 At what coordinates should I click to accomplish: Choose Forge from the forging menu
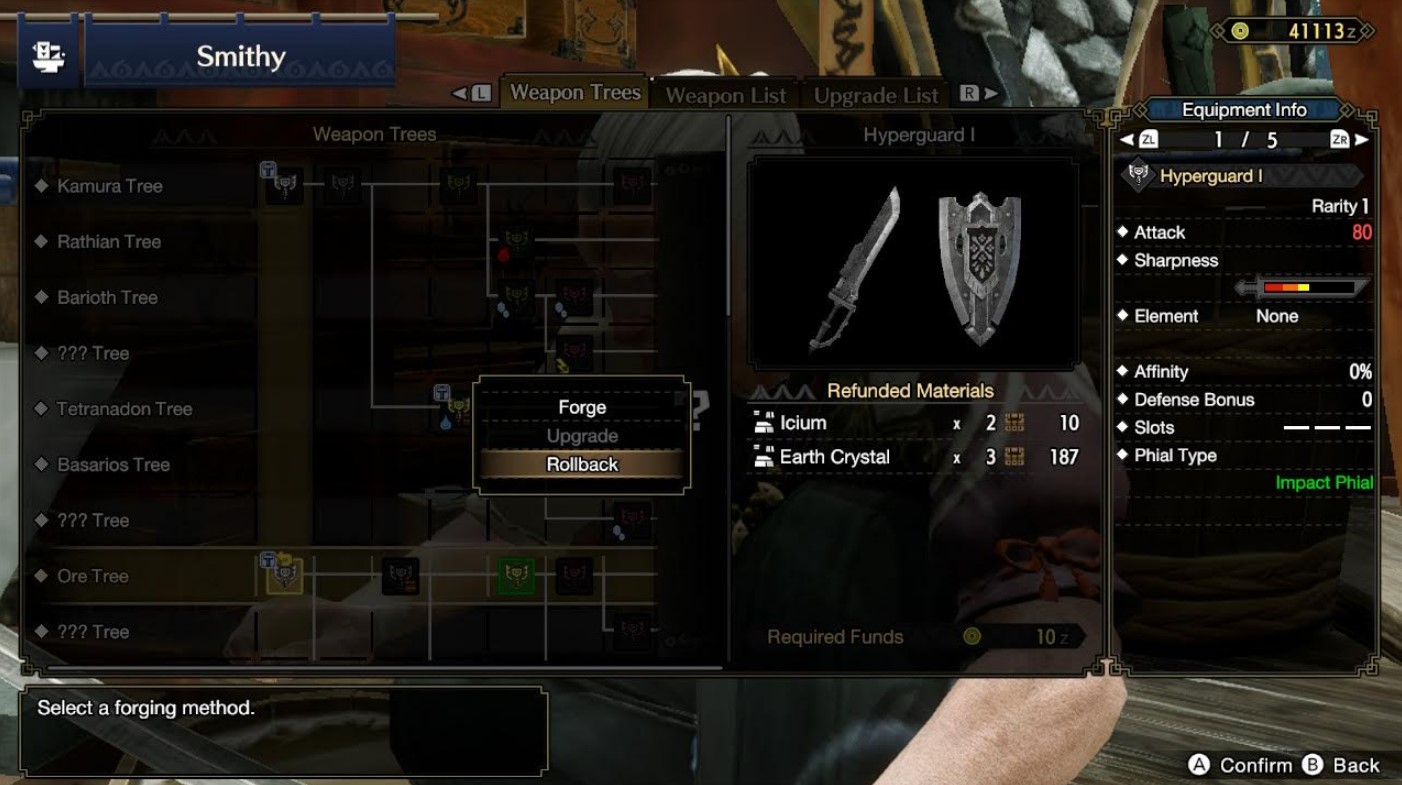point(581,406)
